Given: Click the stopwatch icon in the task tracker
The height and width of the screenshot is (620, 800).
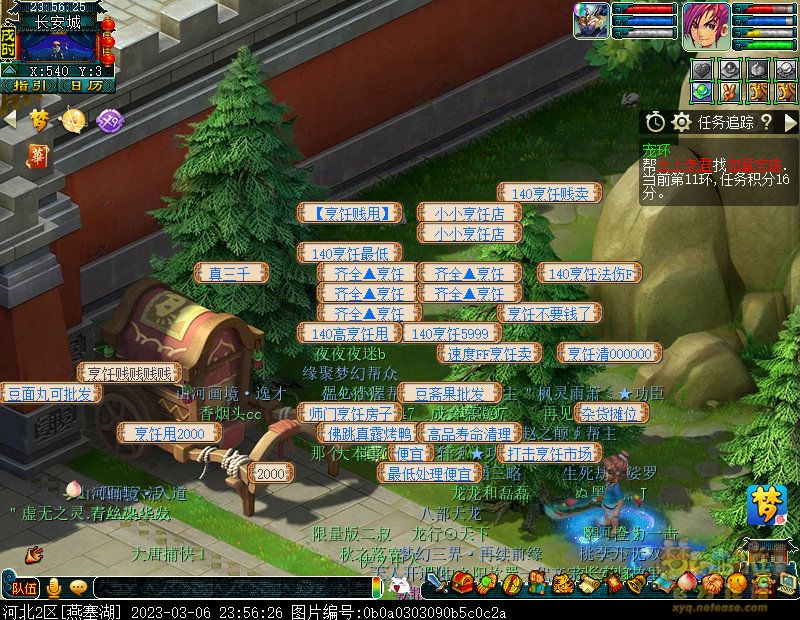Looking at the screenshot, I should point(655,122).
